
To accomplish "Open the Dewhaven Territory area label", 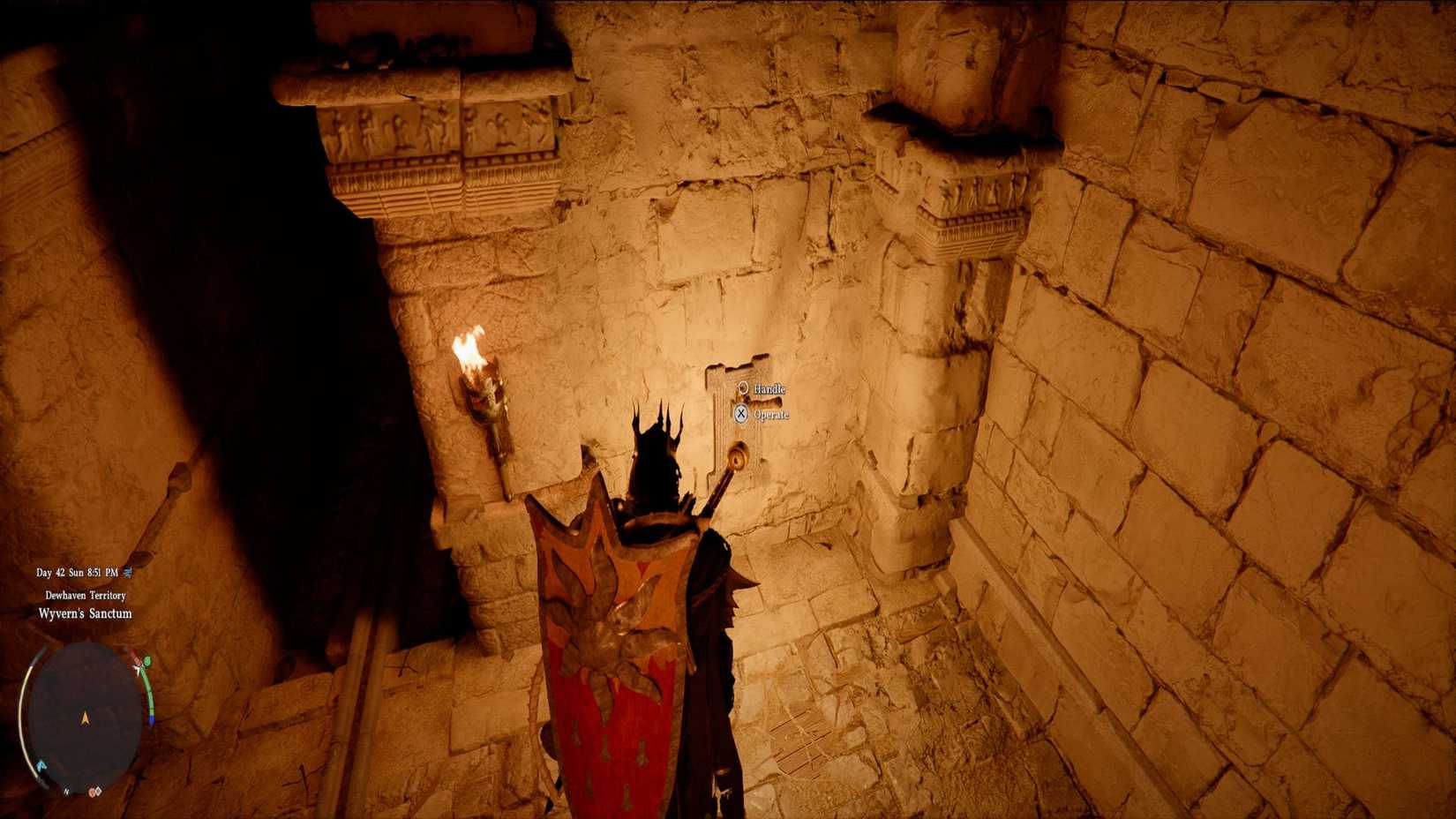I will [85, 595].
